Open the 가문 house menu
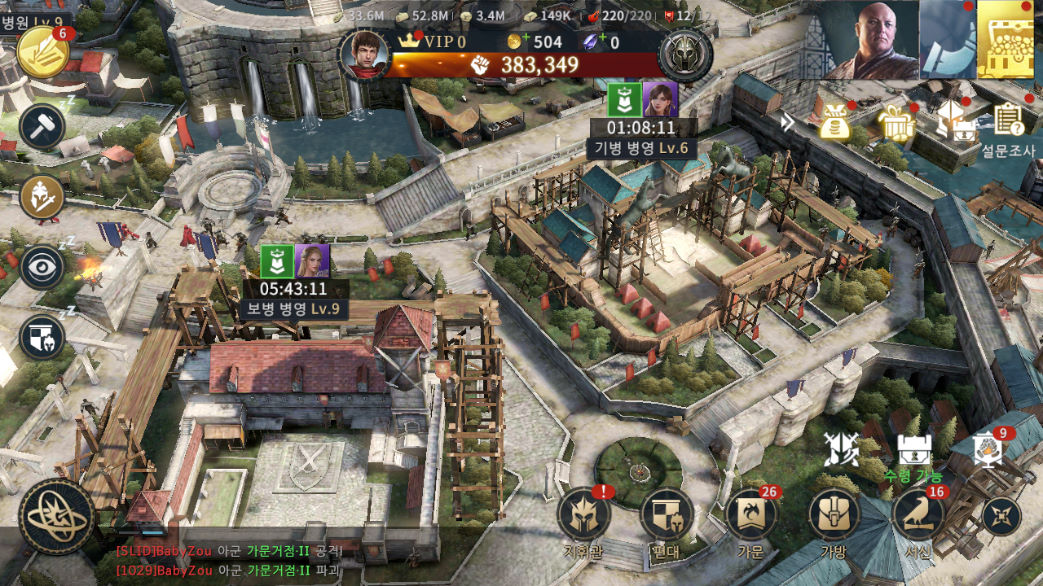This screenshot has height=586, width=1043. [x=751, y=514]
